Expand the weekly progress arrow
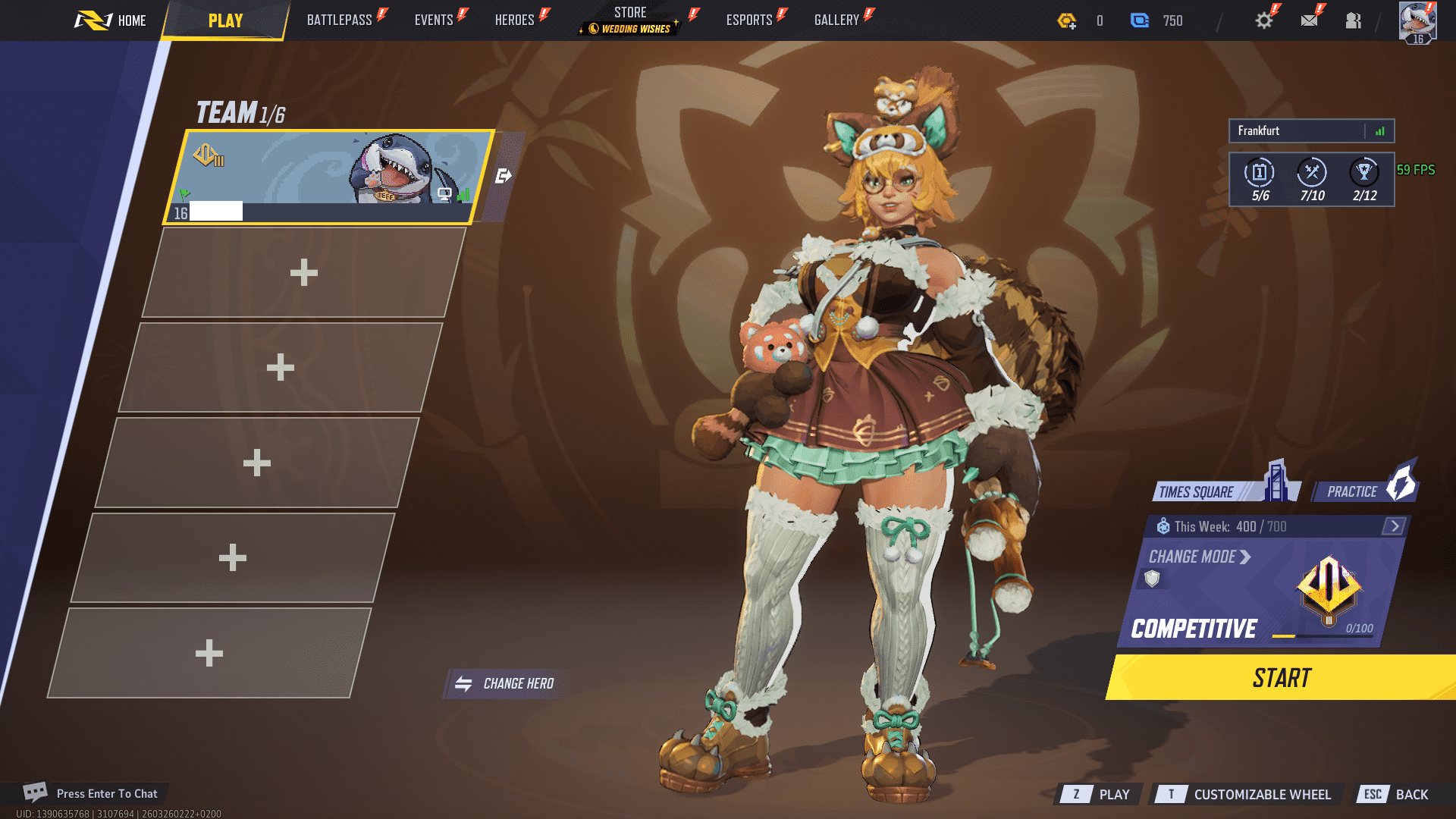Image resolution: width=1456 pixels, height=819 pixels. [x=1394, y=526]
